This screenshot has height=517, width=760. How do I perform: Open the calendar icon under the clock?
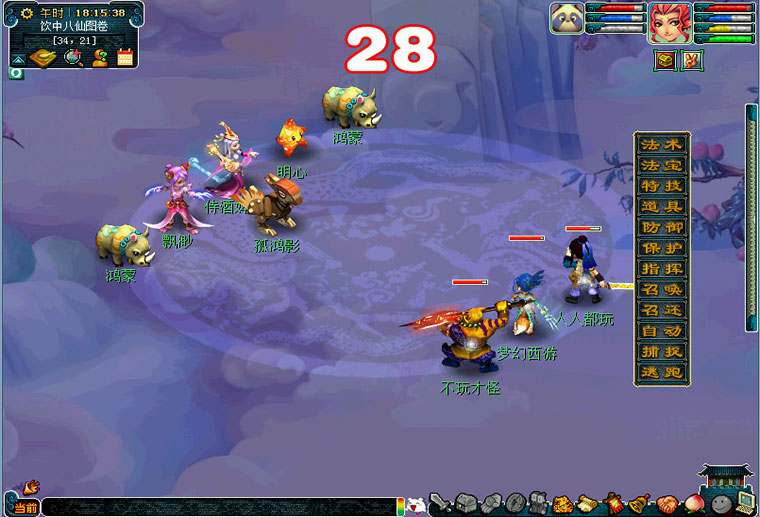(126, 57)
